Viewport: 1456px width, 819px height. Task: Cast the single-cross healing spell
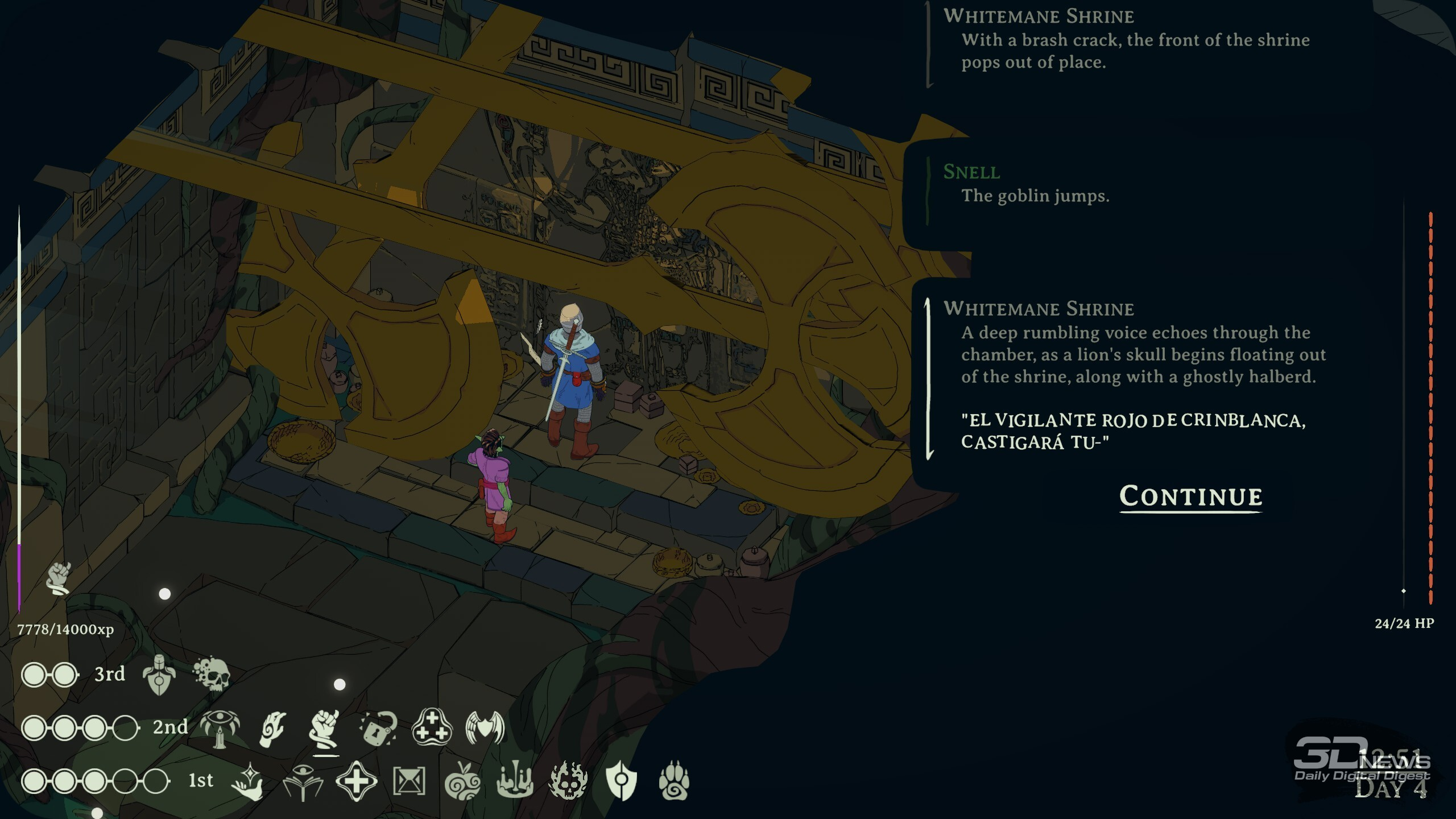click(x=356, y=781)
